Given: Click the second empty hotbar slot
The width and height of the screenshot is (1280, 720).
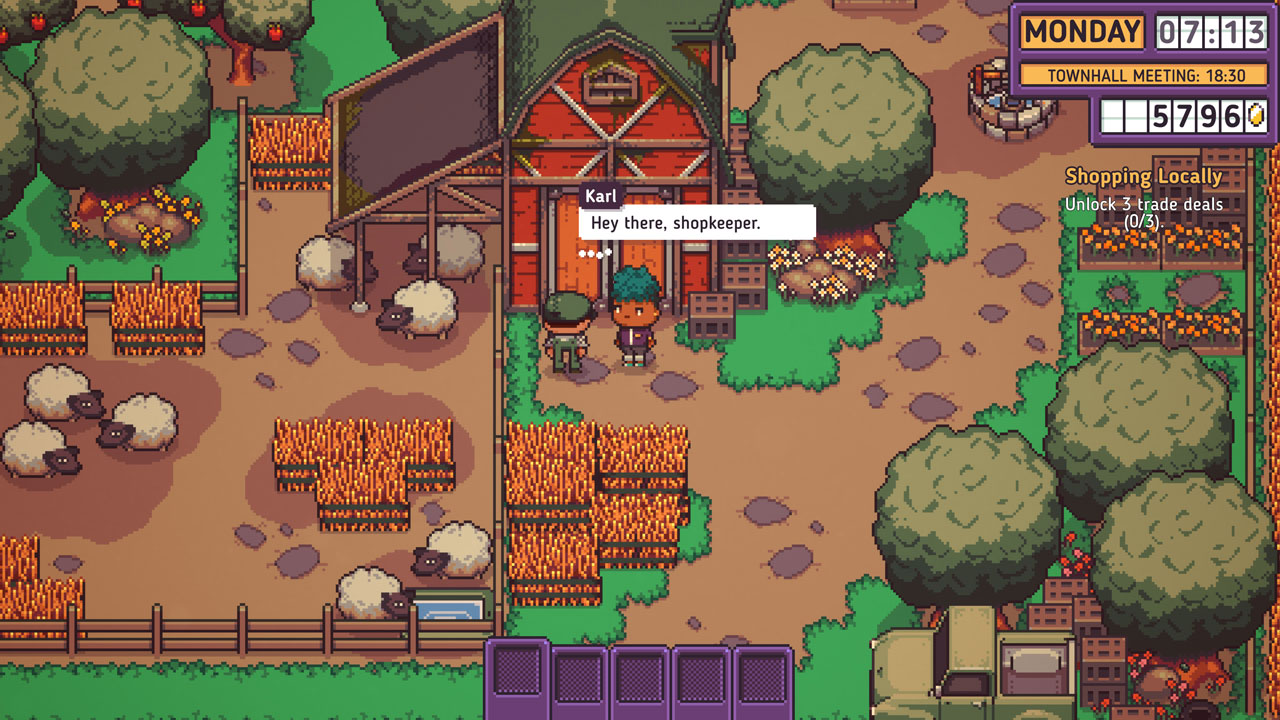Looking at the screenshot, I should pyautogui.click(x=579, y=678).
